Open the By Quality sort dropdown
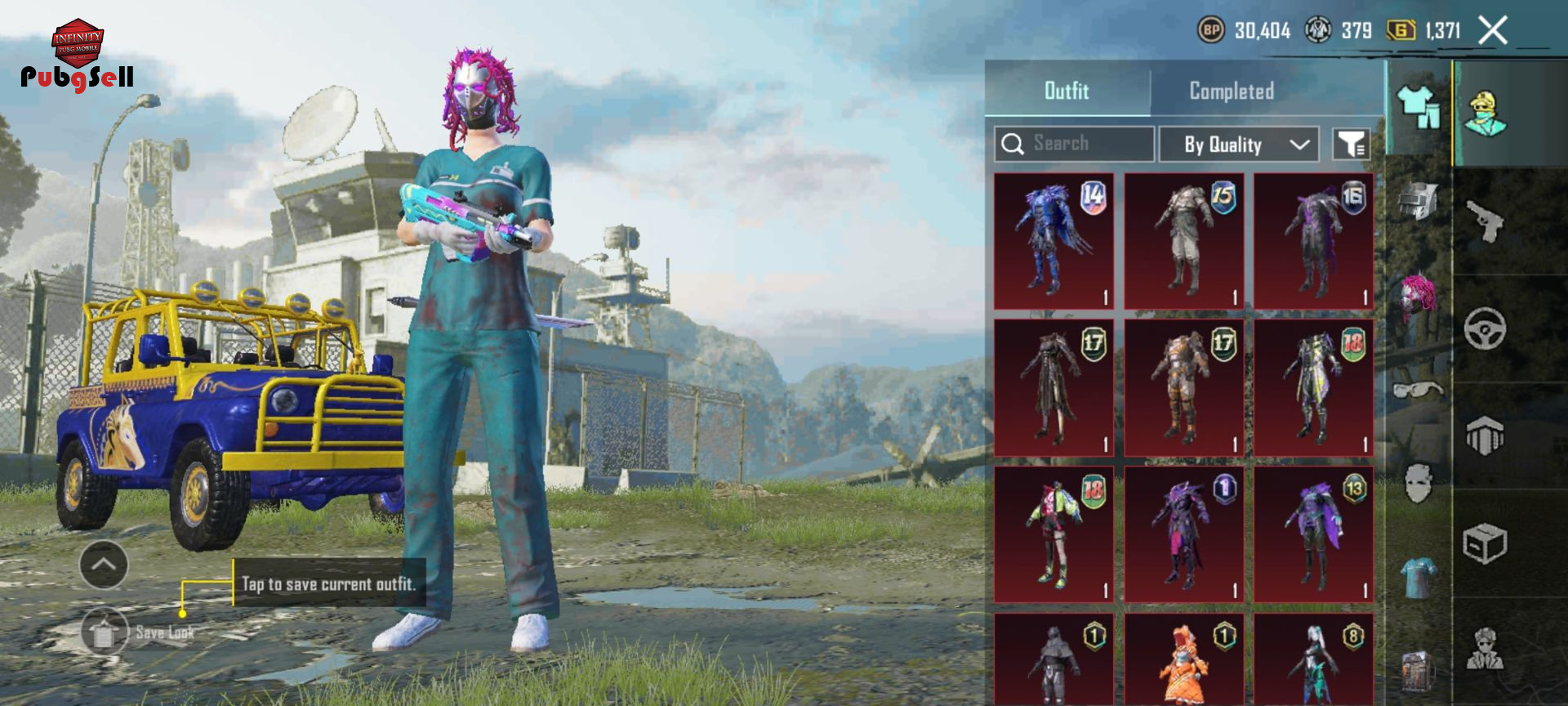1568x706 pixels. (x=1238, y=145)
